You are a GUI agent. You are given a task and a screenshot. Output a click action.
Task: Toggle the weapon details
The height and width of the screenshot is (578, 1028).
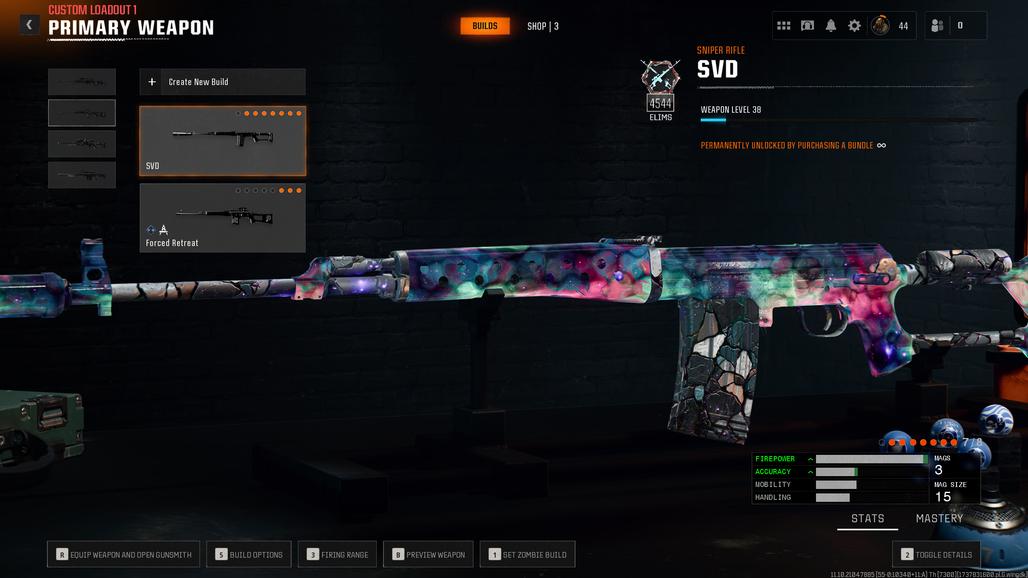click(x=936, y=555)
